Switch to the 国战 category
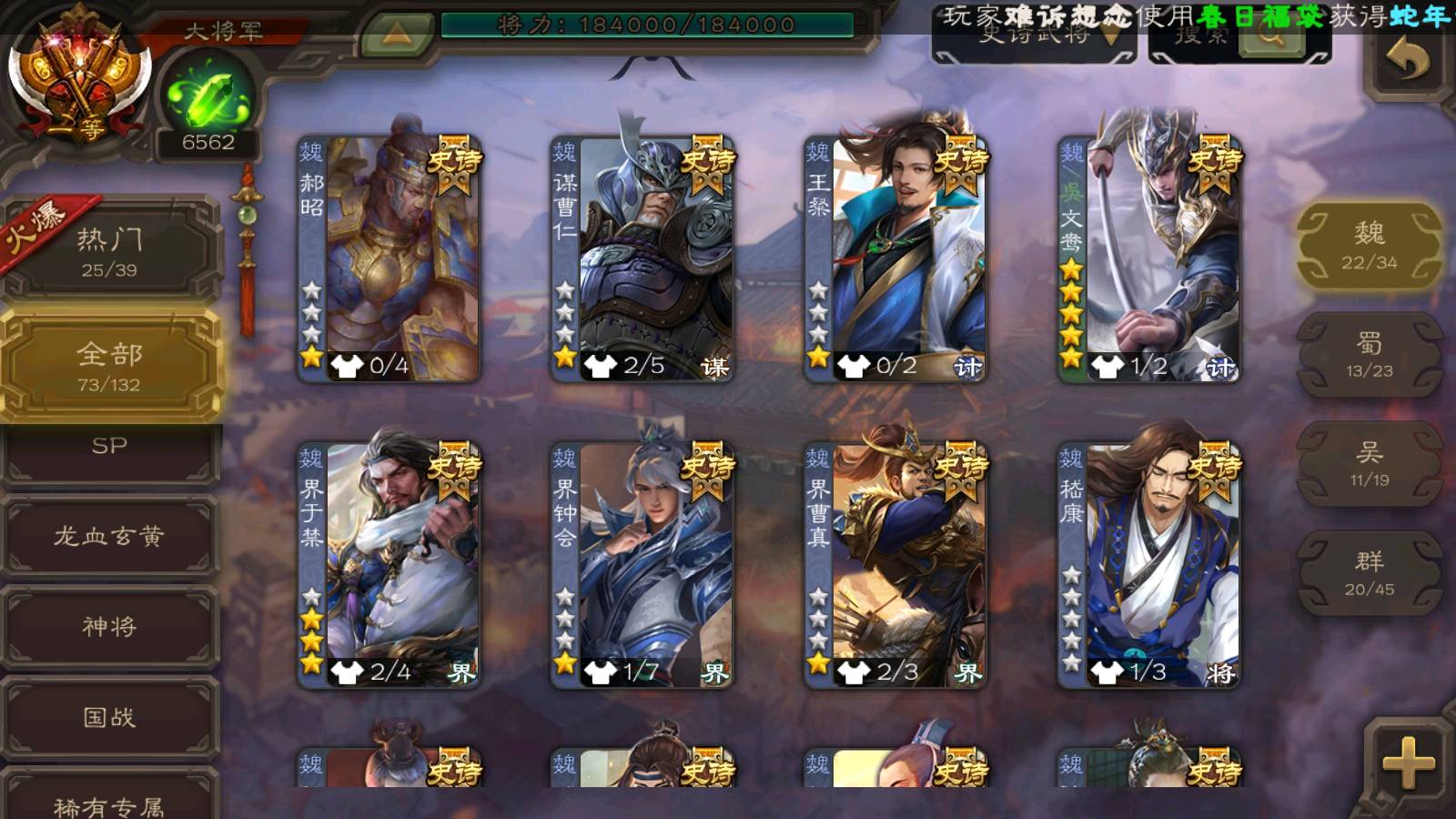This screenshot has height=819, width=1456. coord(109,718)
